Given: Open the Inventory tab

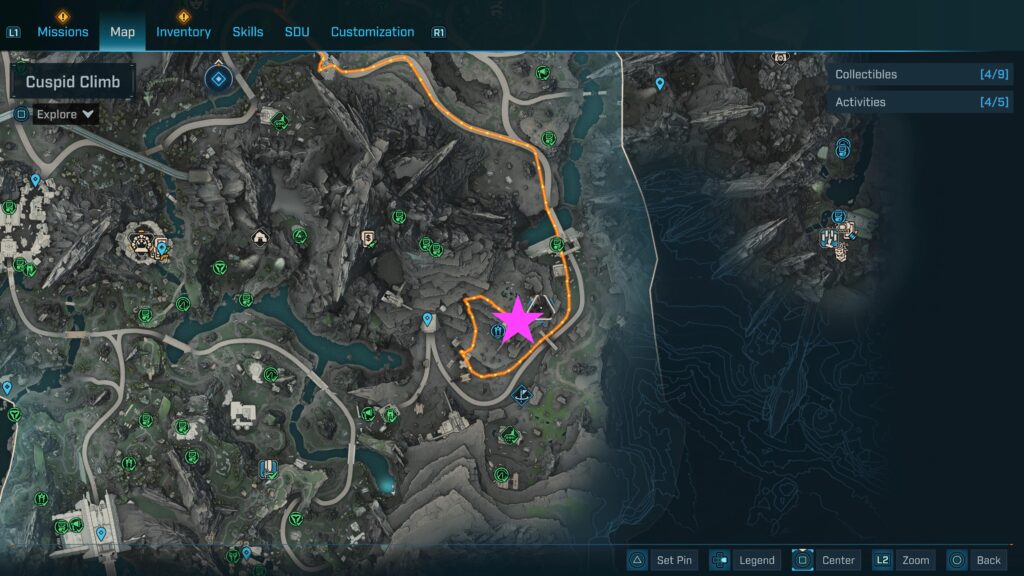Looking at the screenshot, I should 183,32.
